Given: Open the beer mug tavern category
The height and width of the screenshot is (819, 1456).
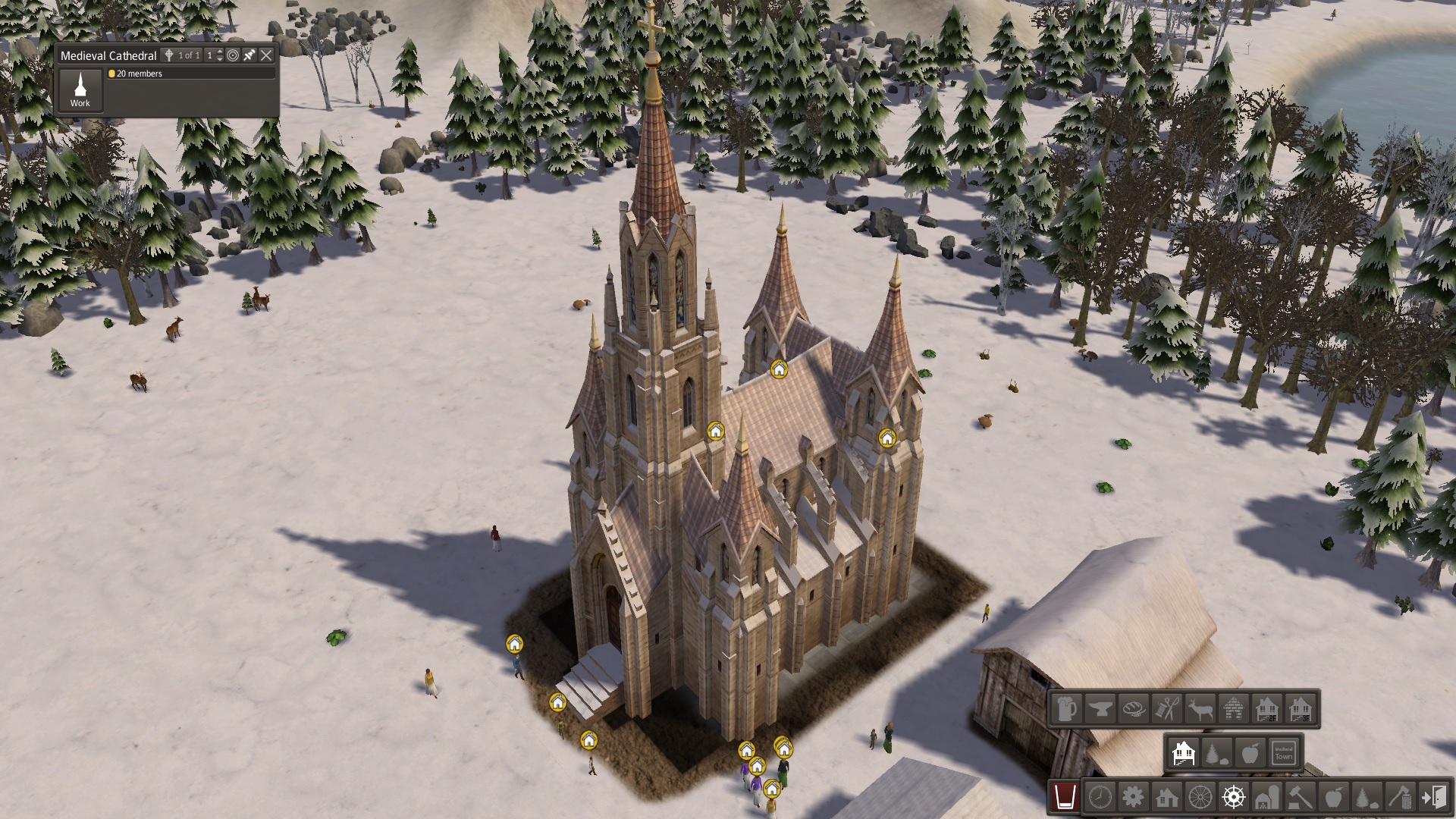Looking at the screenshot, I should tap(1066, 709).
